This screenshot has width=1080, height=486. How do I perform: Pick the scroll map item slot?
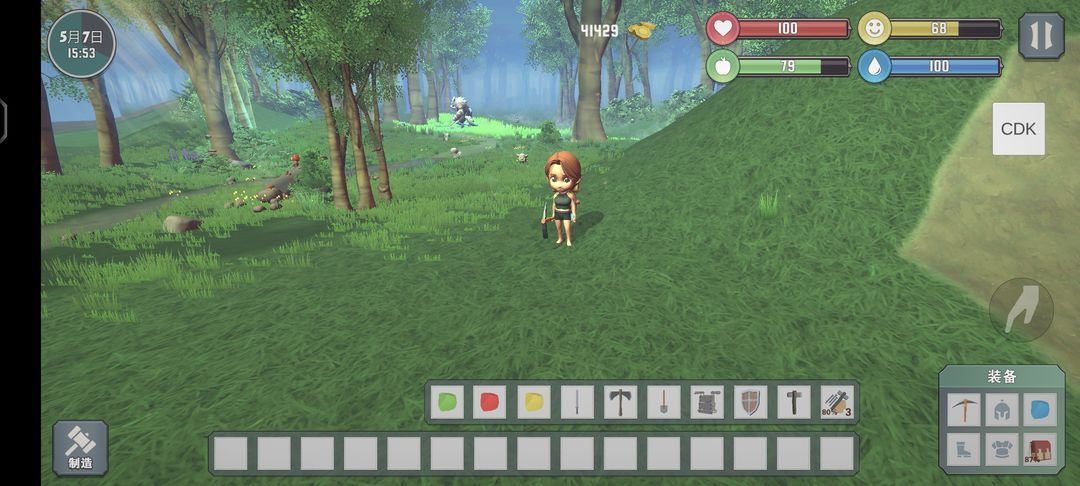pos(707,402)
